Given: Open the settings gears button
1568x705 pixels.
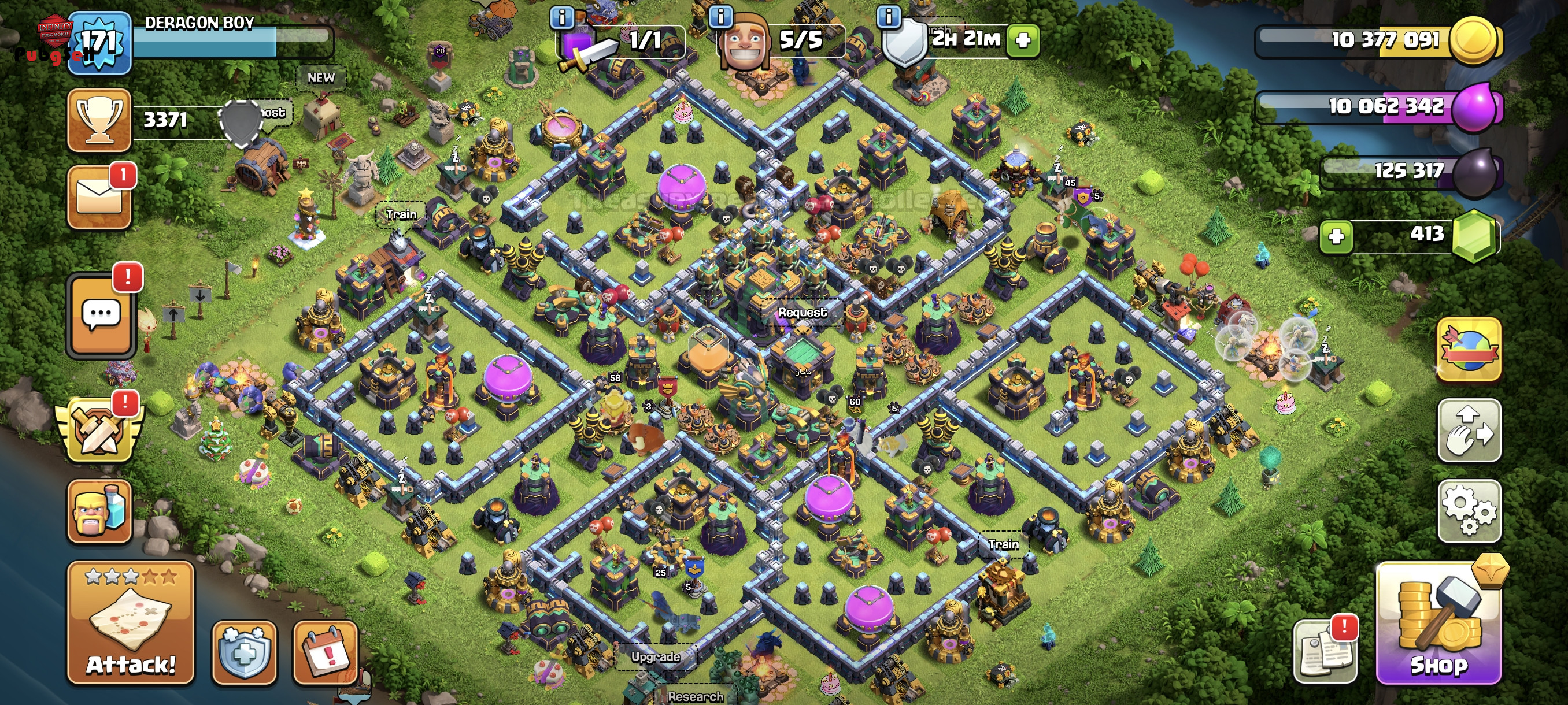Looking at the screenshot, I should (x=1469, y=510).
